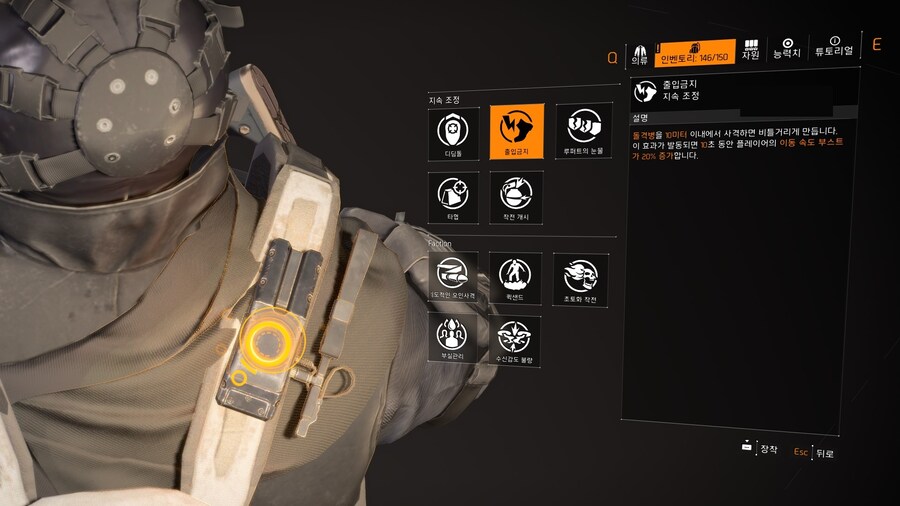Go back with the 뒤로 button
This screenshot has height=506, width=900.
click(815, 452)
